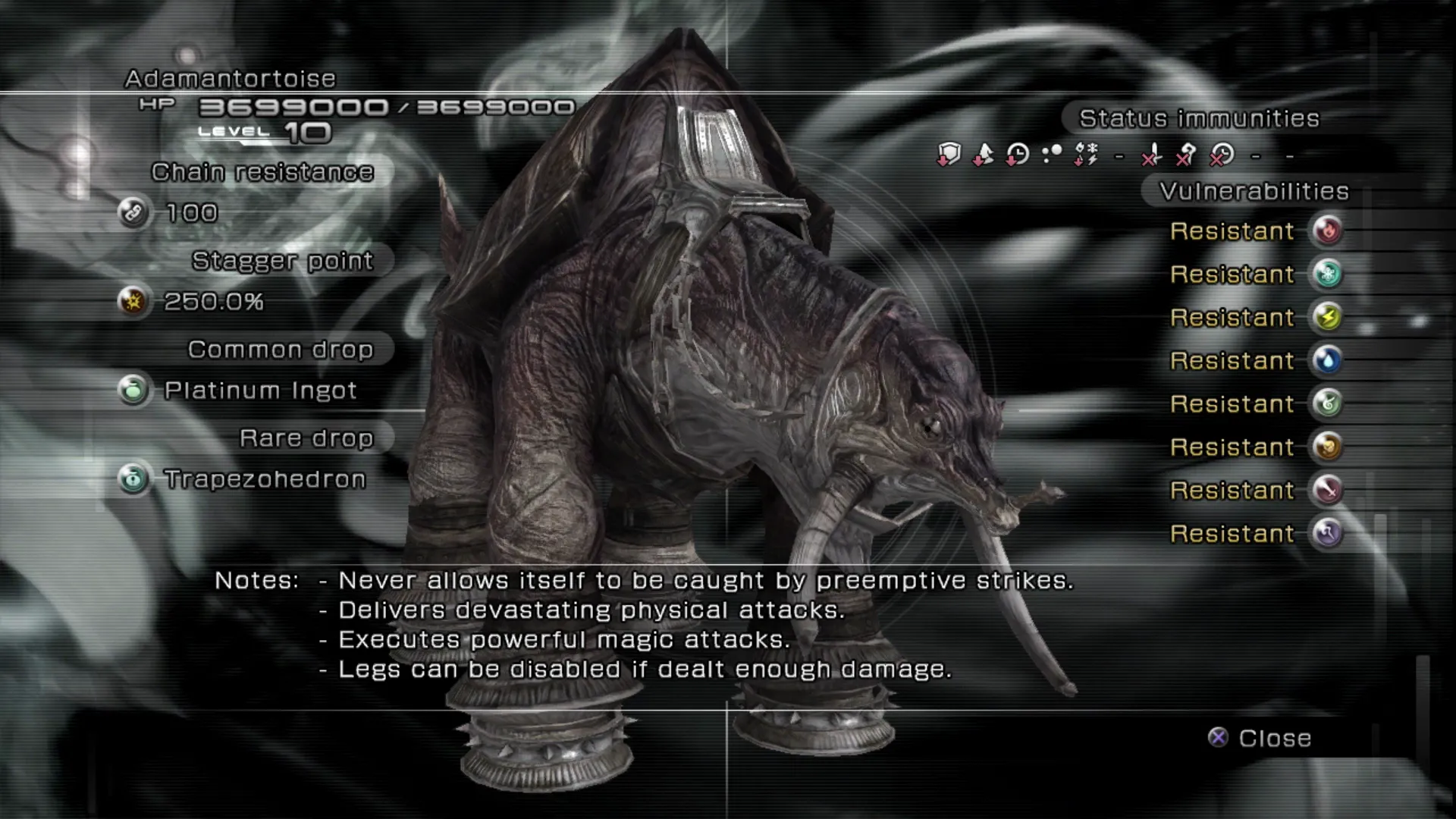This screenshot has height=819, width=1456.
Task: Click the three-dots Poison immunity icon
Action: 1052,155
